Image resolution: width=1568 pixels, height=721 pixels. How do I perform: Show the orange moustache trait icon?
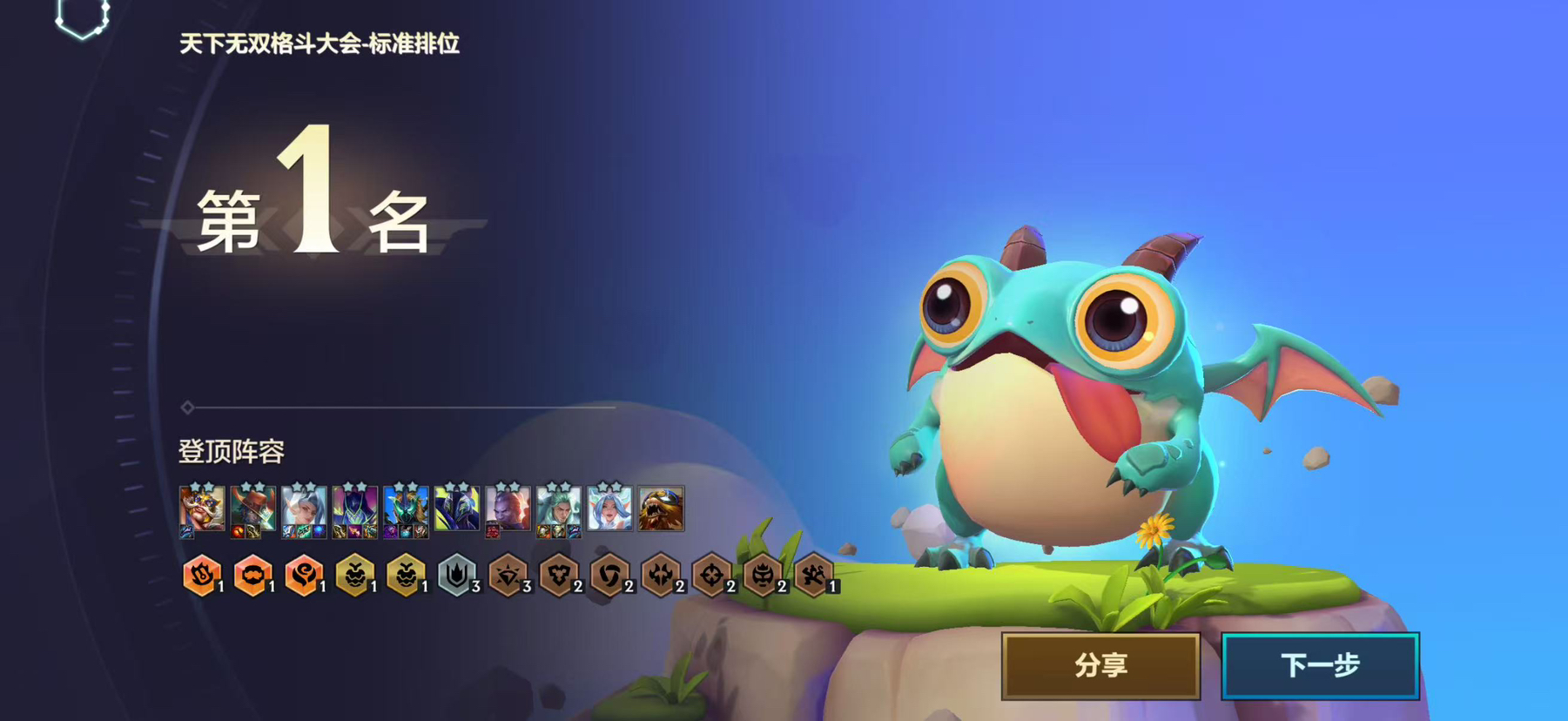point(252,576)
